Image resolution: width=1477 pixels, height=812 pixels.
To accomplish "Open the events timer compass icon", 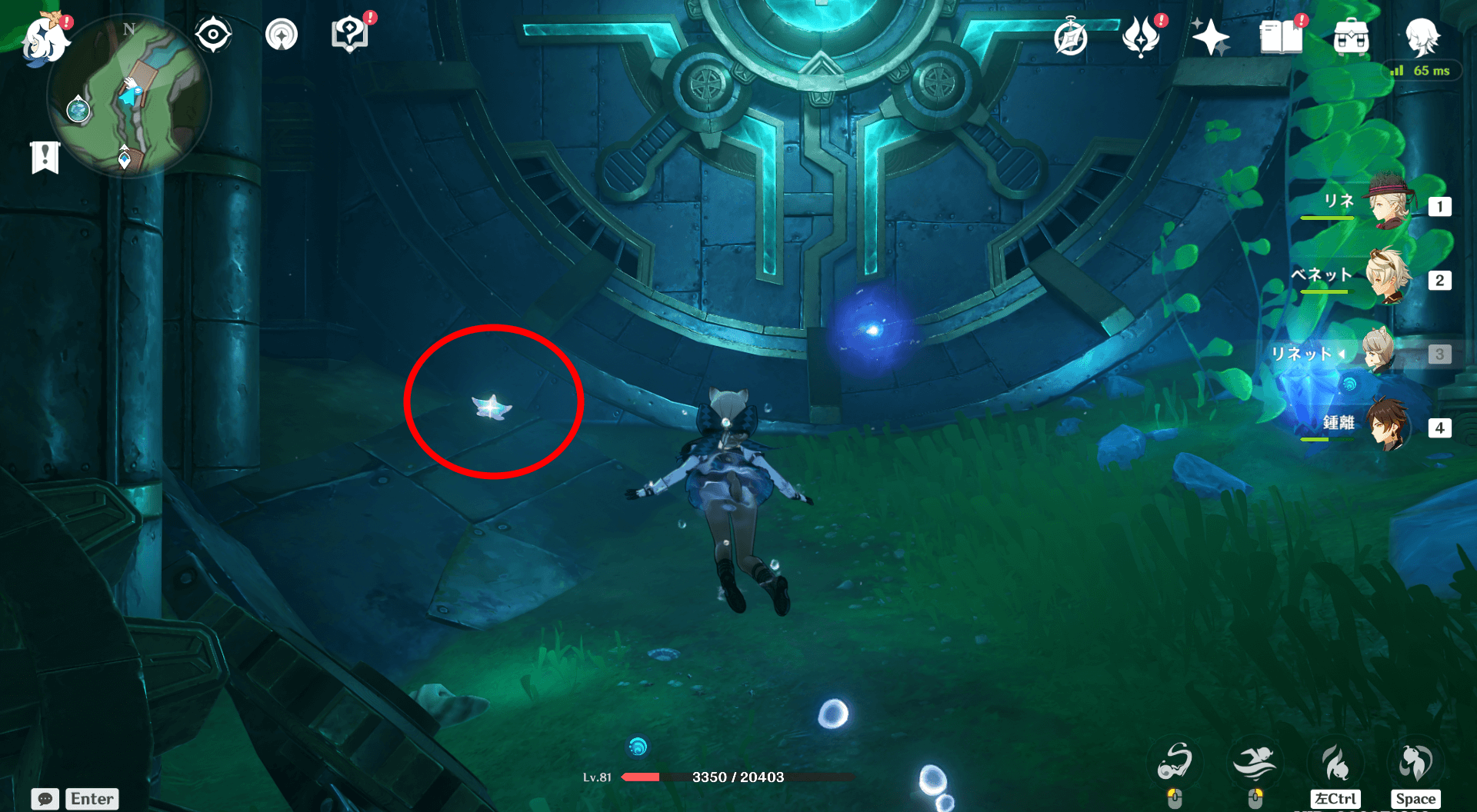I will [x=1071, y=35].
